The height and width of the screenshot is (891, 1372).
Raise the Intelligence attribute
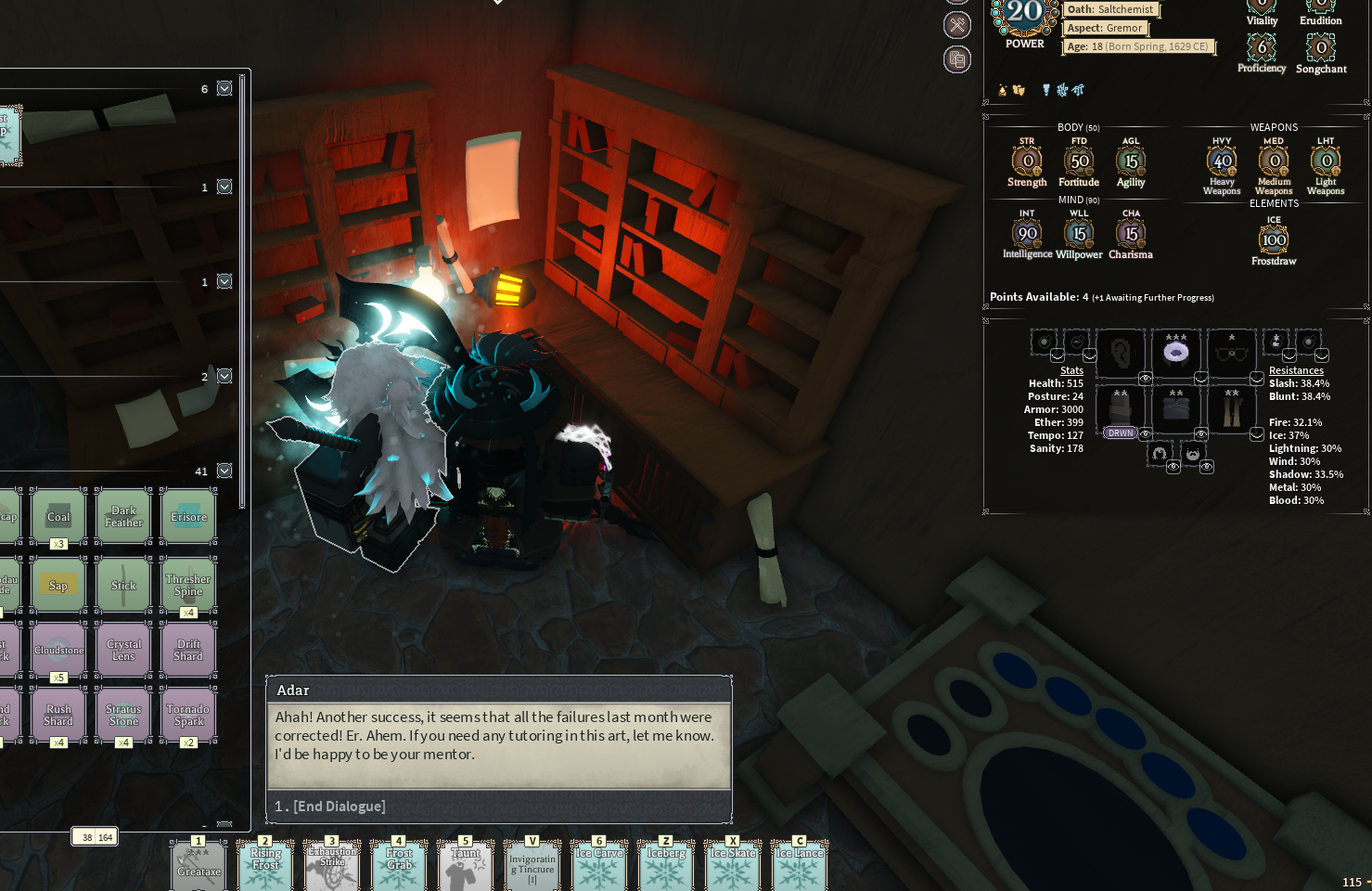(1027, 234)
